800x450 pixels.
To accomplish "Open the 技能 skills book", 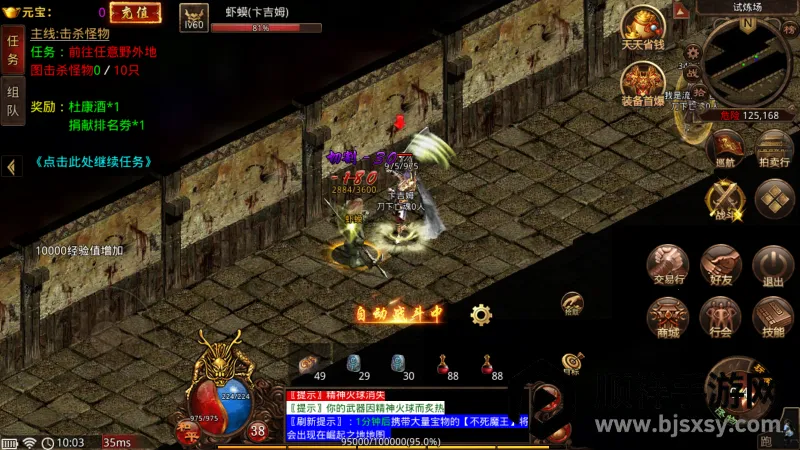I will coord(772,316).
